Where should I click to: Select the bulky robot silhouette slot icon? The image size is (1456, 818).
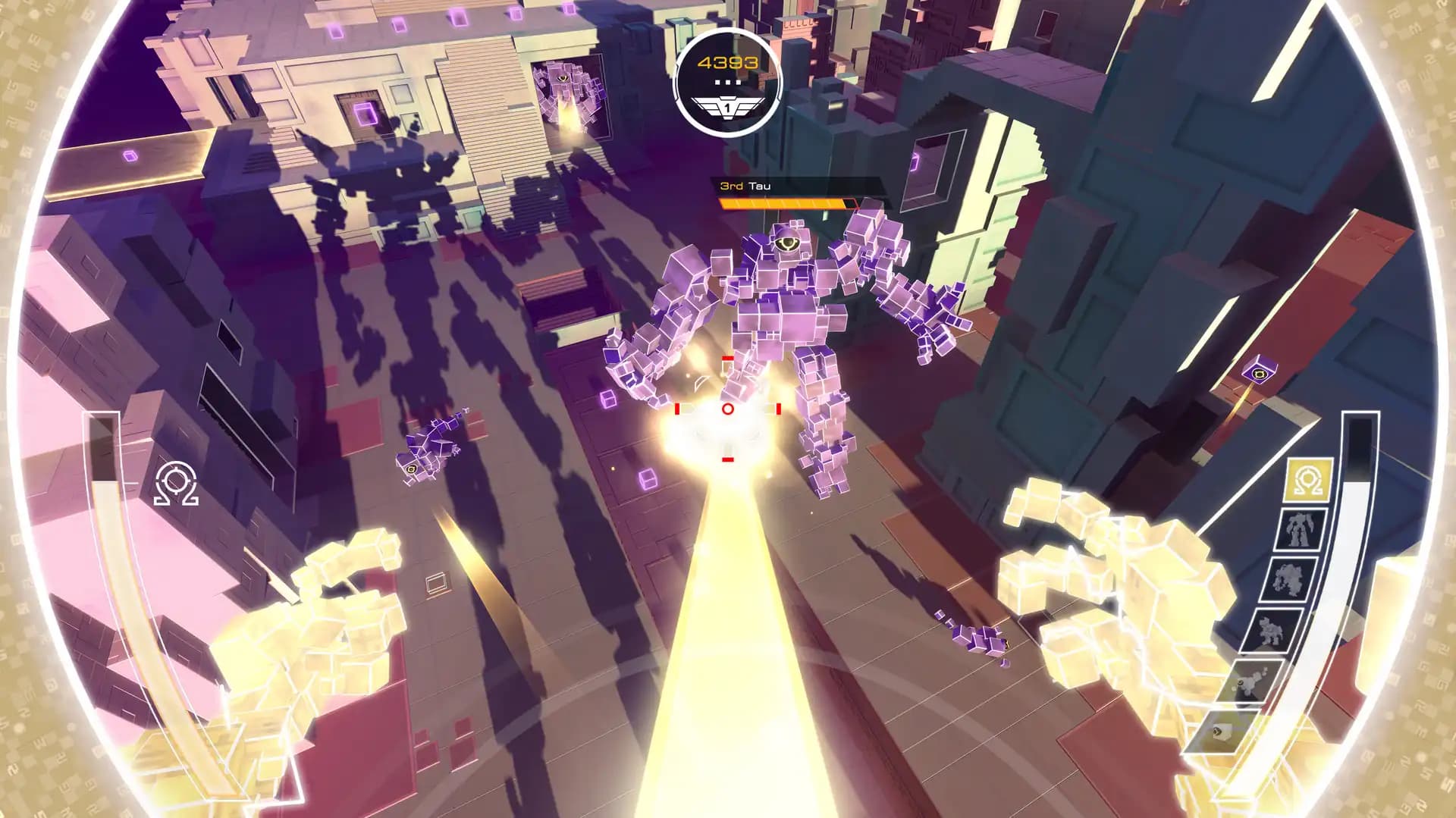(x=1288, y=578)
